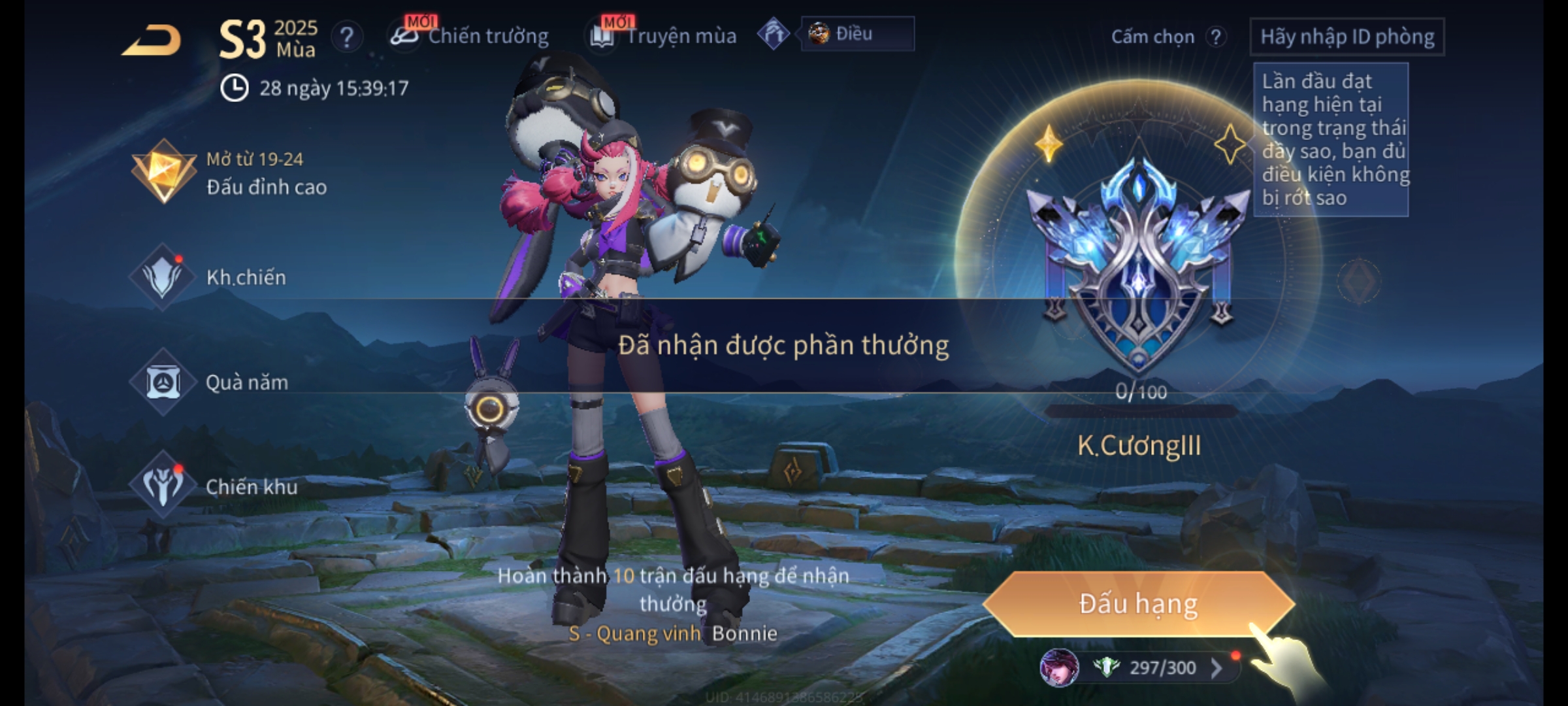
Task: Go back with the return arrow
Action: click(152, 41)
